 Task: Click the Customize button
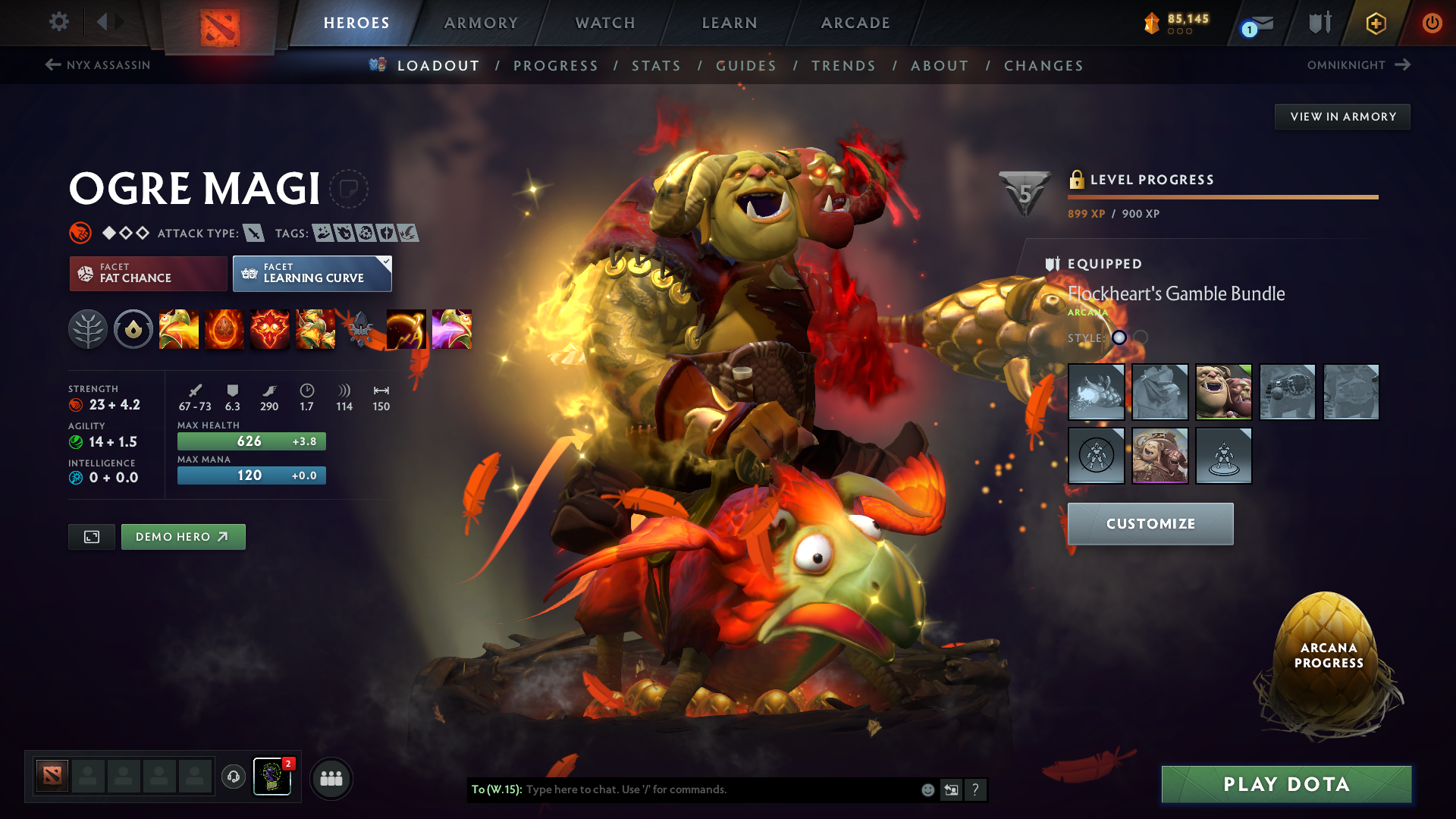(x=1150, y=523)
